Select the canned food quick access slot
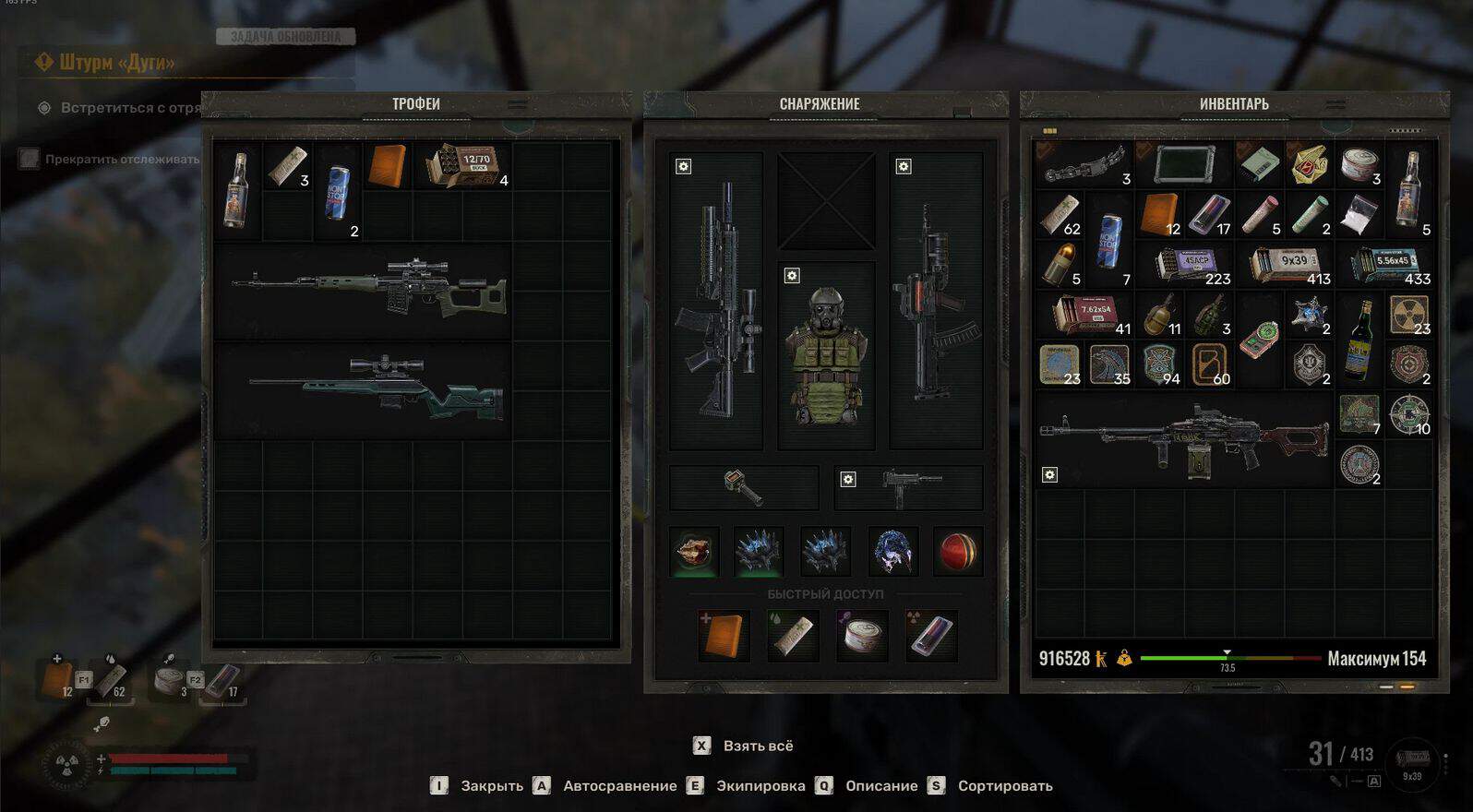The width and height of the screenshot is (1473, 812). [861, 635]
